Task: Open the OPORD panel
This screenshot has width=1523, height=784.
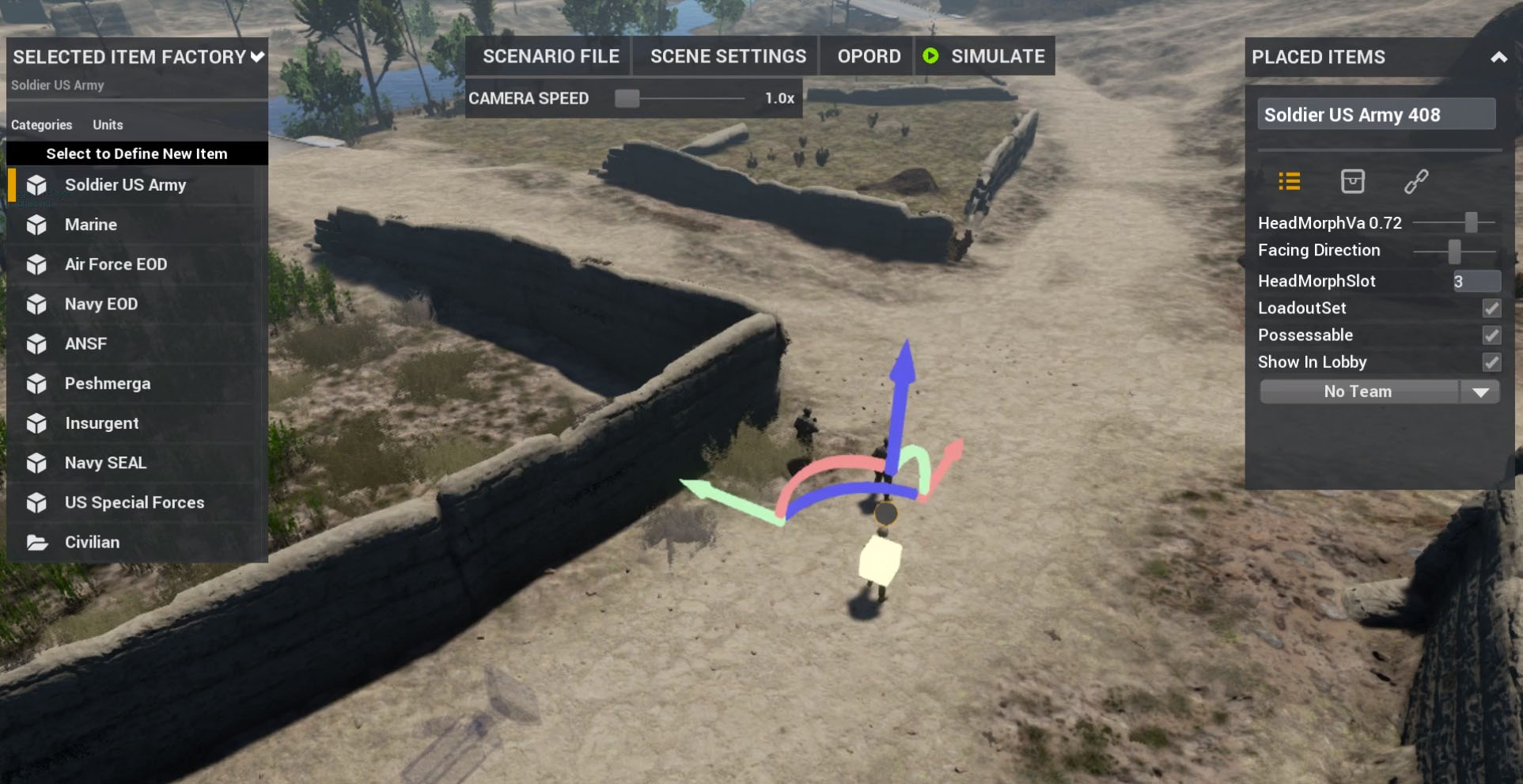Action: click(868, 56)
